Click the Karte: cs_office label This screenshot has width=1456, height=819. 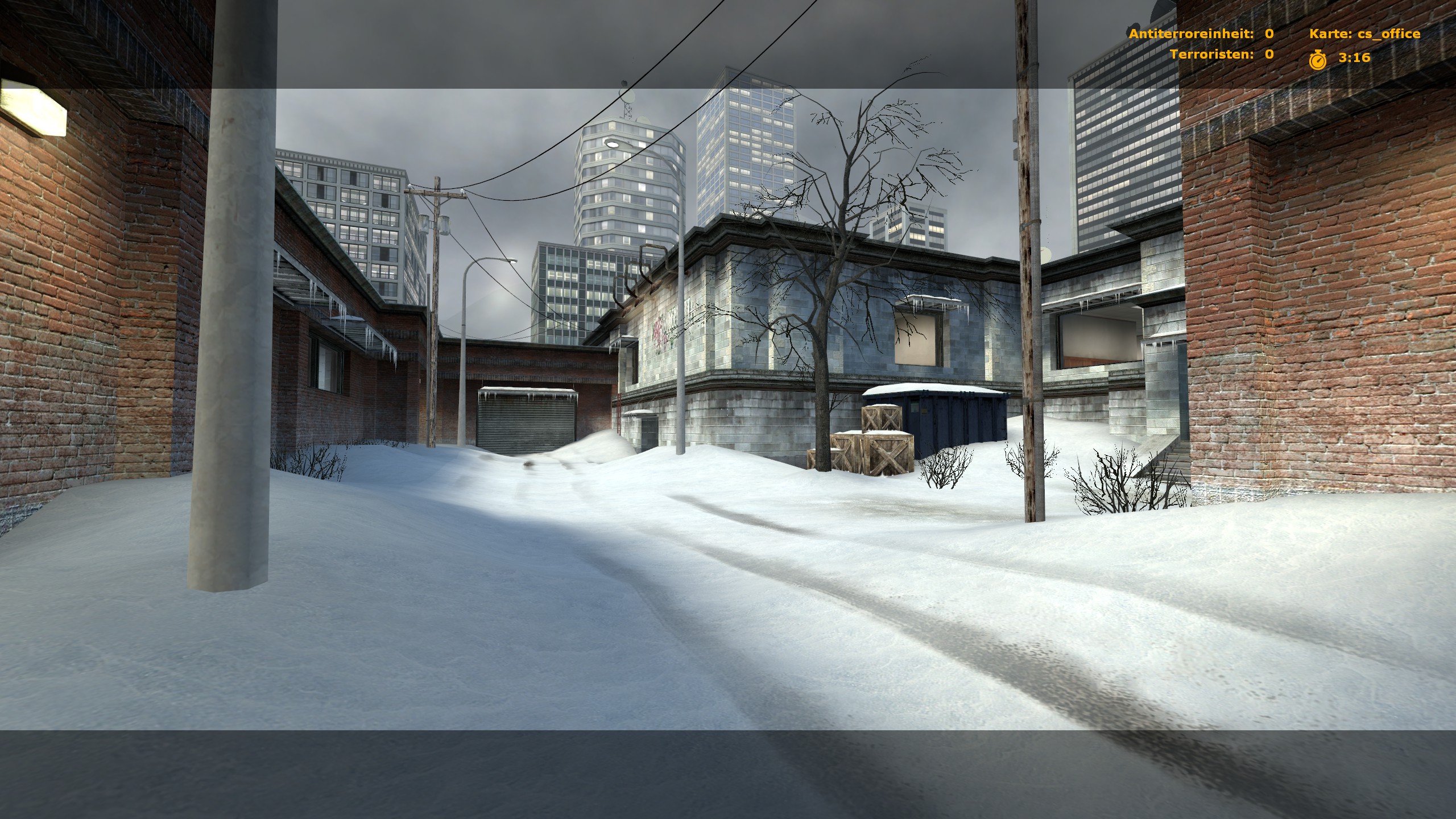[x=1364, y=34]
